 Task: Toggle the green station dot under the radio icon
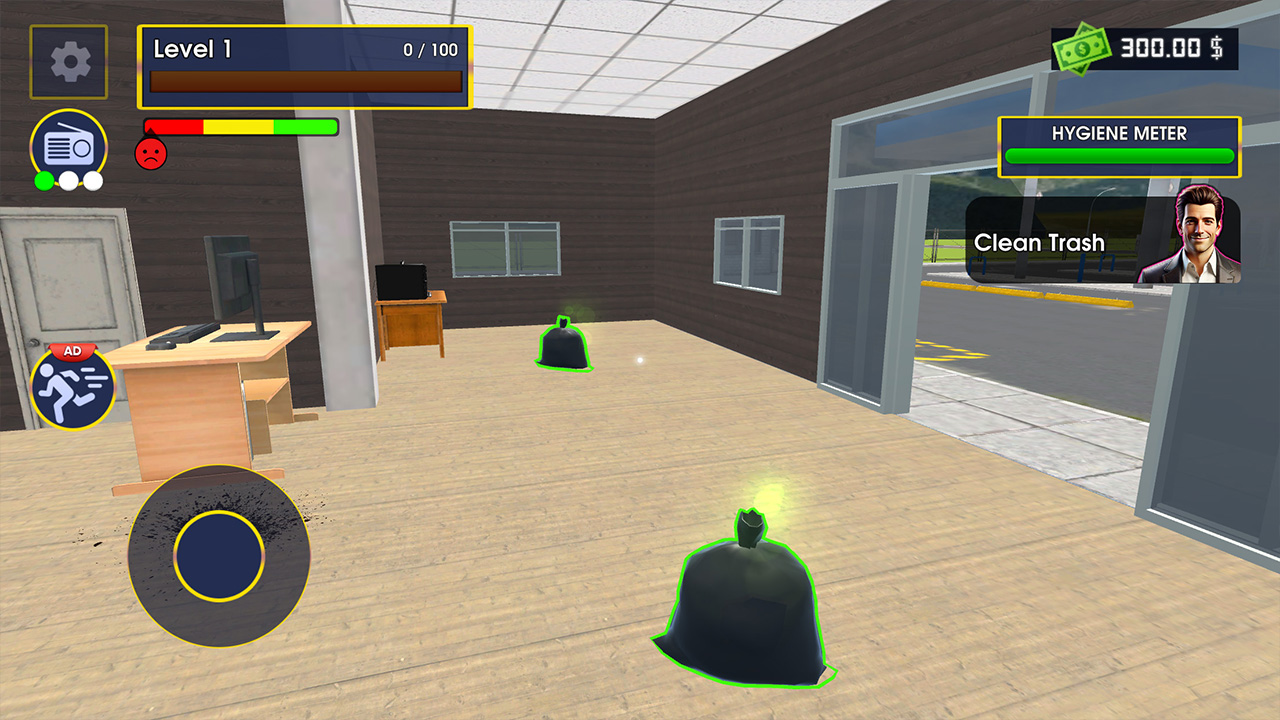tap(44, 181)
